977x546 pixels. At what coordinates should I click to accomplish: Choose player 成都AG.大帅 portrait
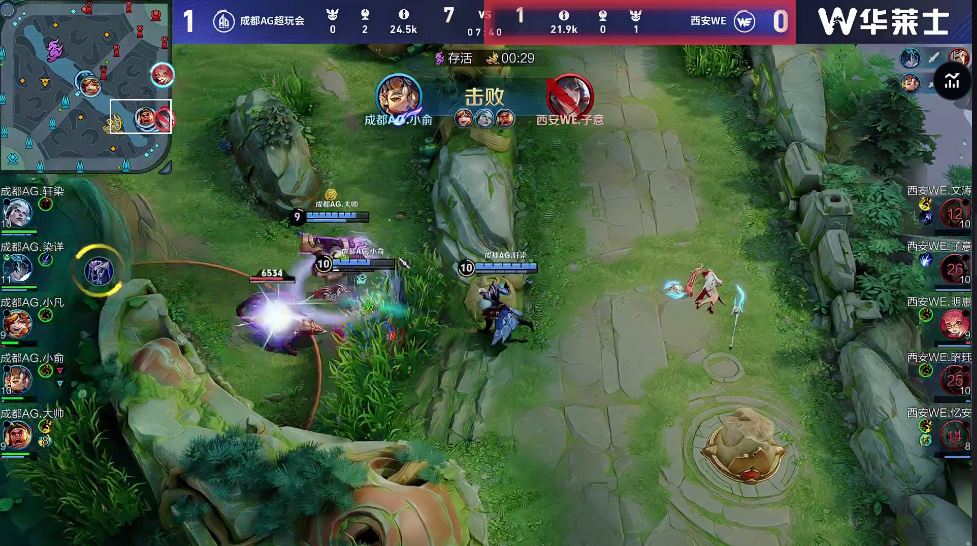(17, 434)
